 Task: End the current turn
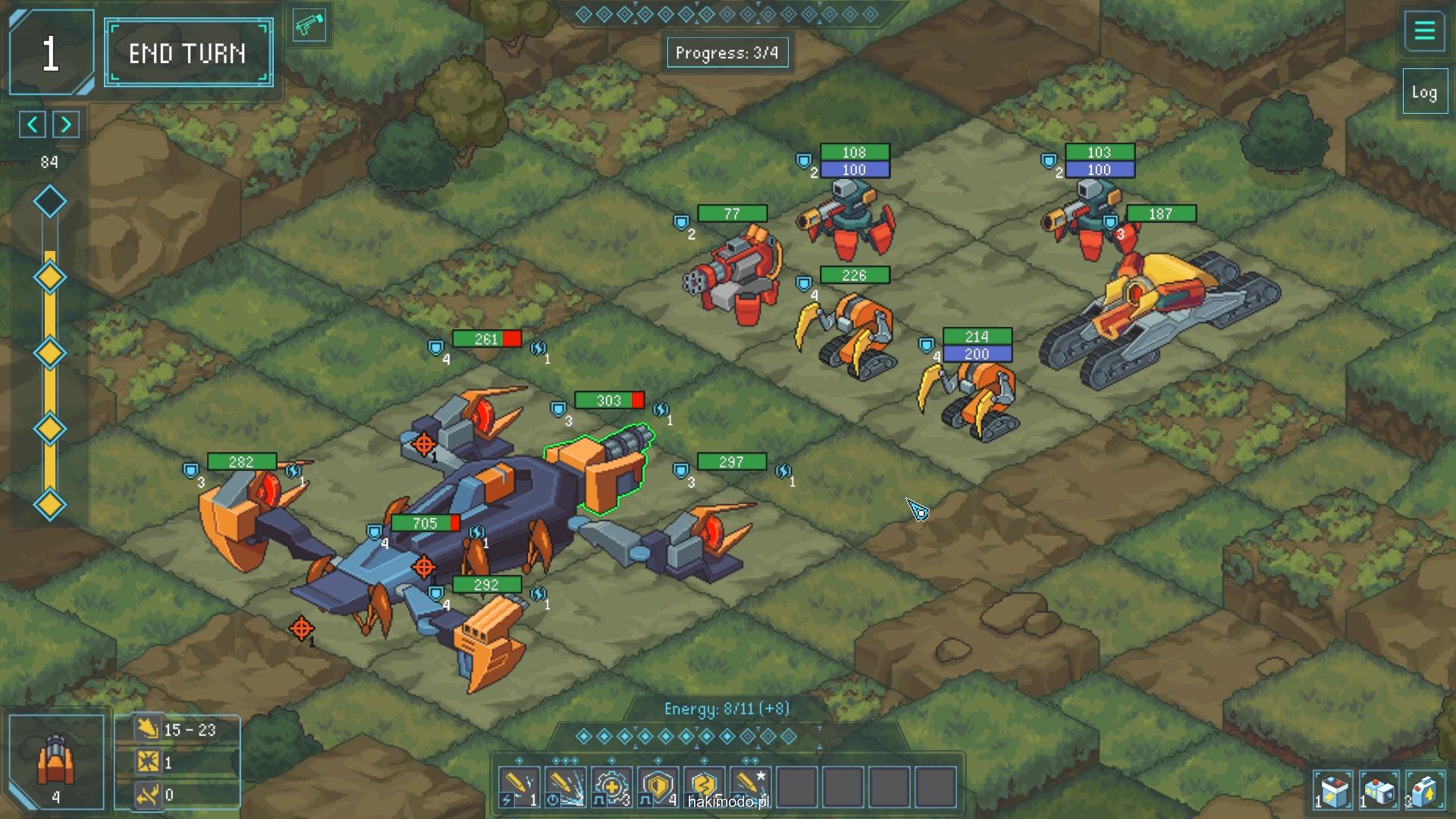point(188,53)
